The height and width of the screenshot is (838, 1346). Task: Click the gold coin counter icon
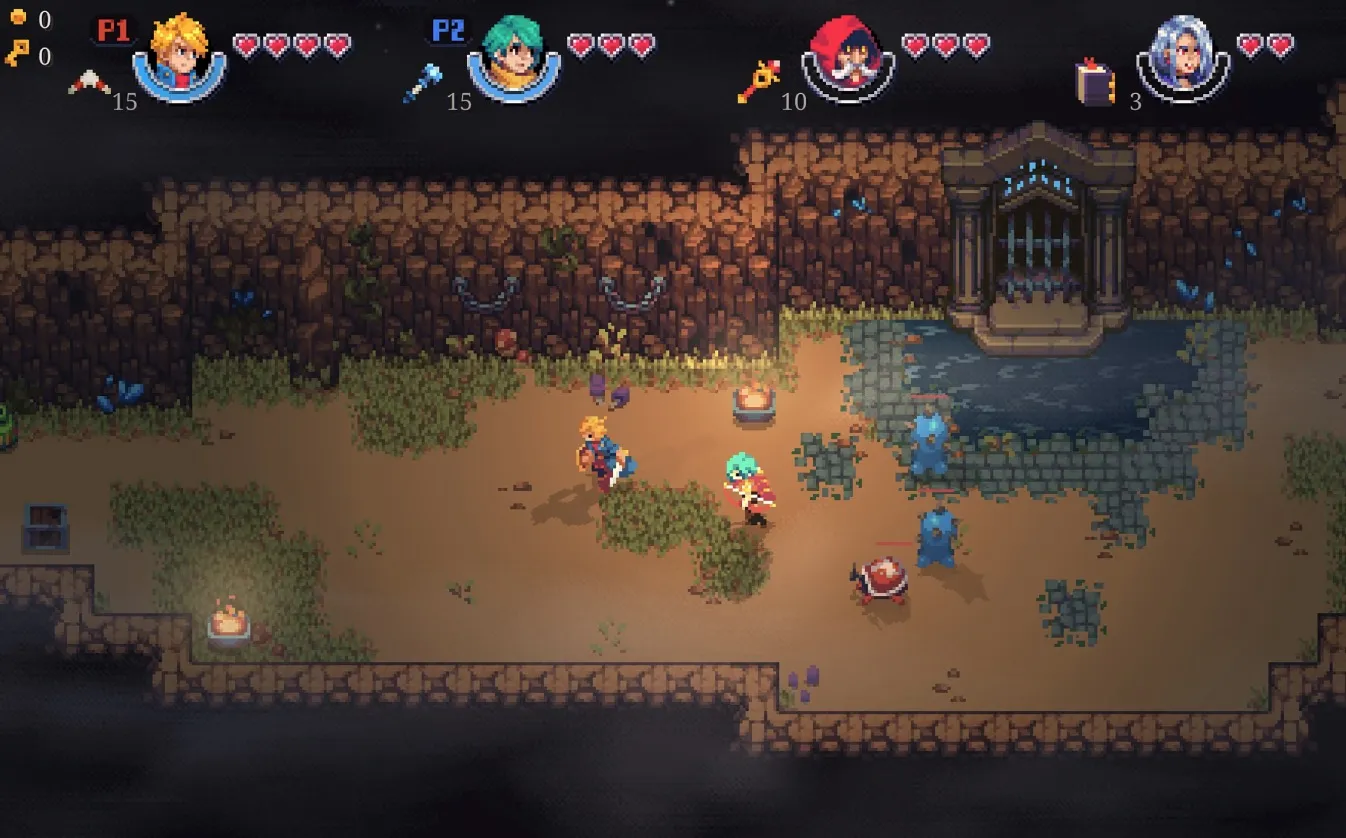tap(16, 17)
